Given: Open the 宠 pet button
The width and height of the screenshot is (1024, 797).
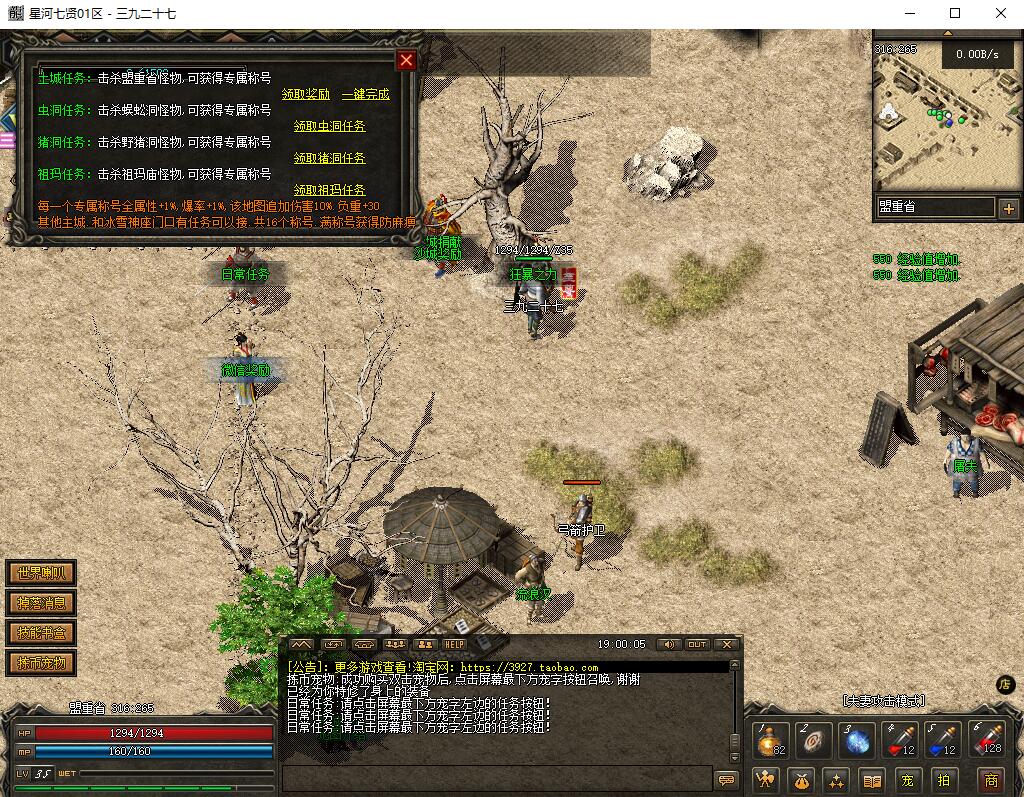Looking at the screenshot, I should coord(907,780).
